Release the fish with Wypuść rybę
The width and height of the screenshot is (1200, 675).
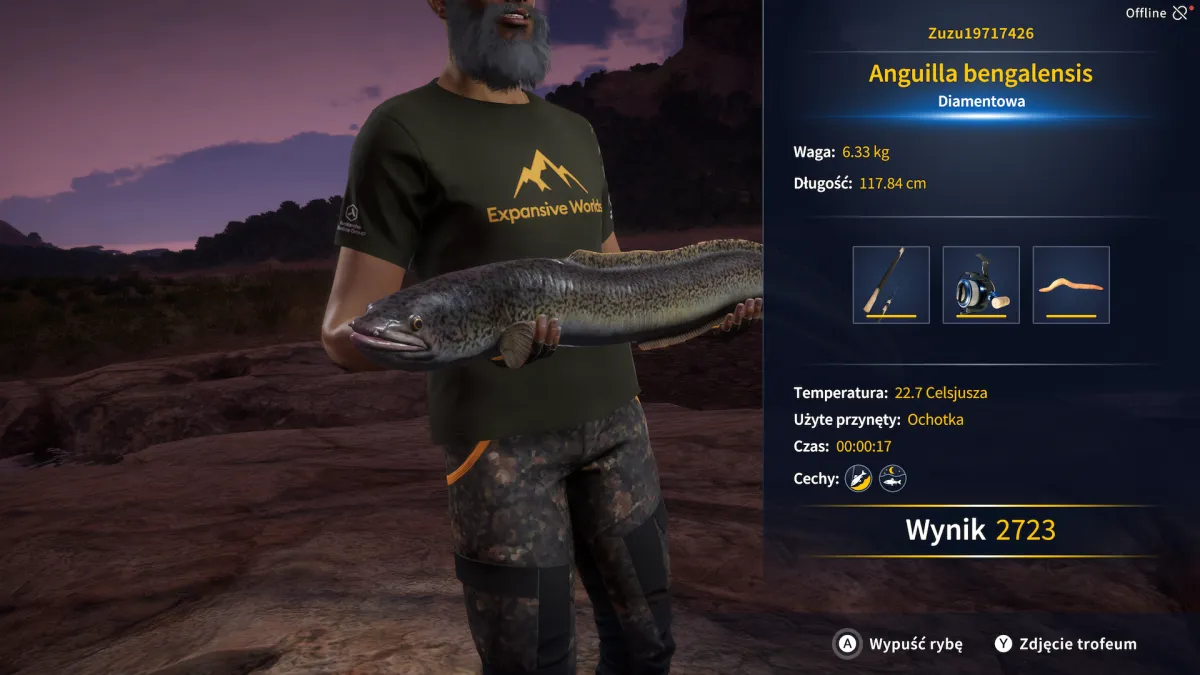click(x=899, y=644)
